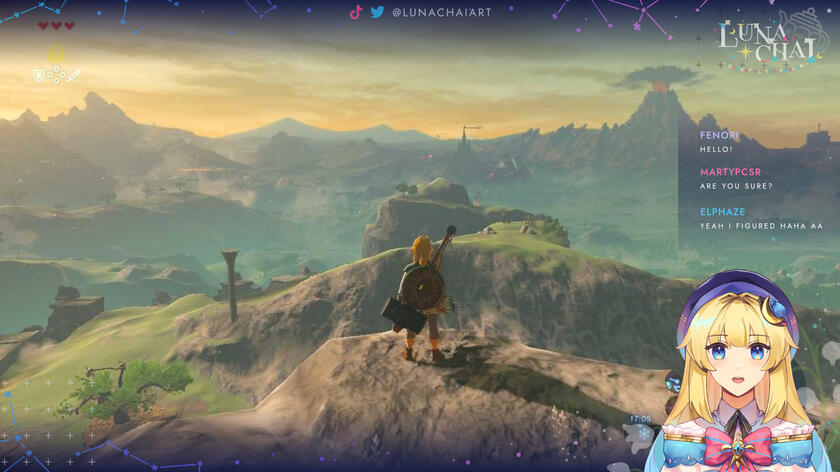Open the Twitter bird icon link

pos(377,12)
